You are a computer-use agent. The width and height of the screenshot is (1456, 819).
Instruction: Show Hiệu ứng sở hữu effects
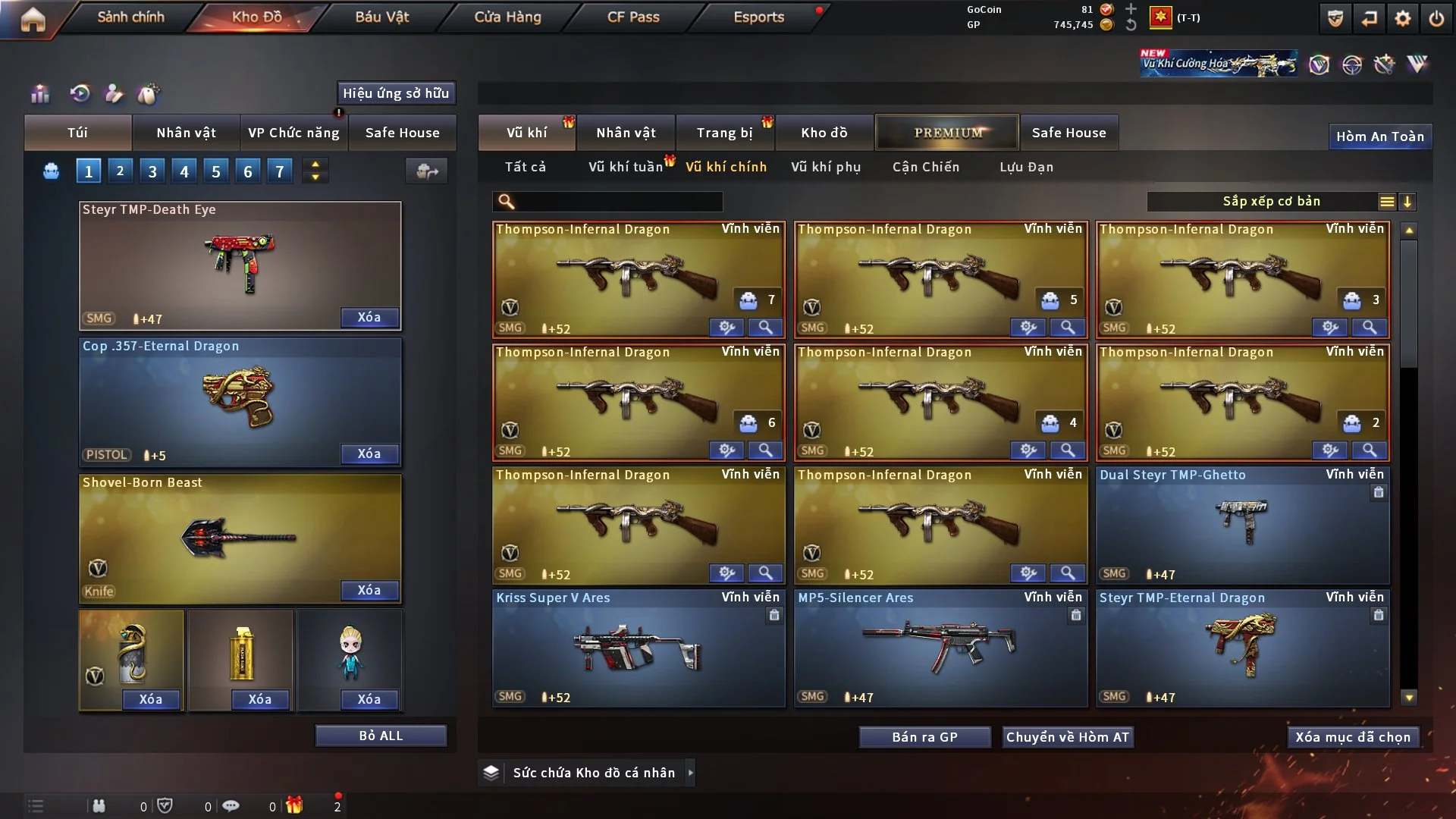396,93
